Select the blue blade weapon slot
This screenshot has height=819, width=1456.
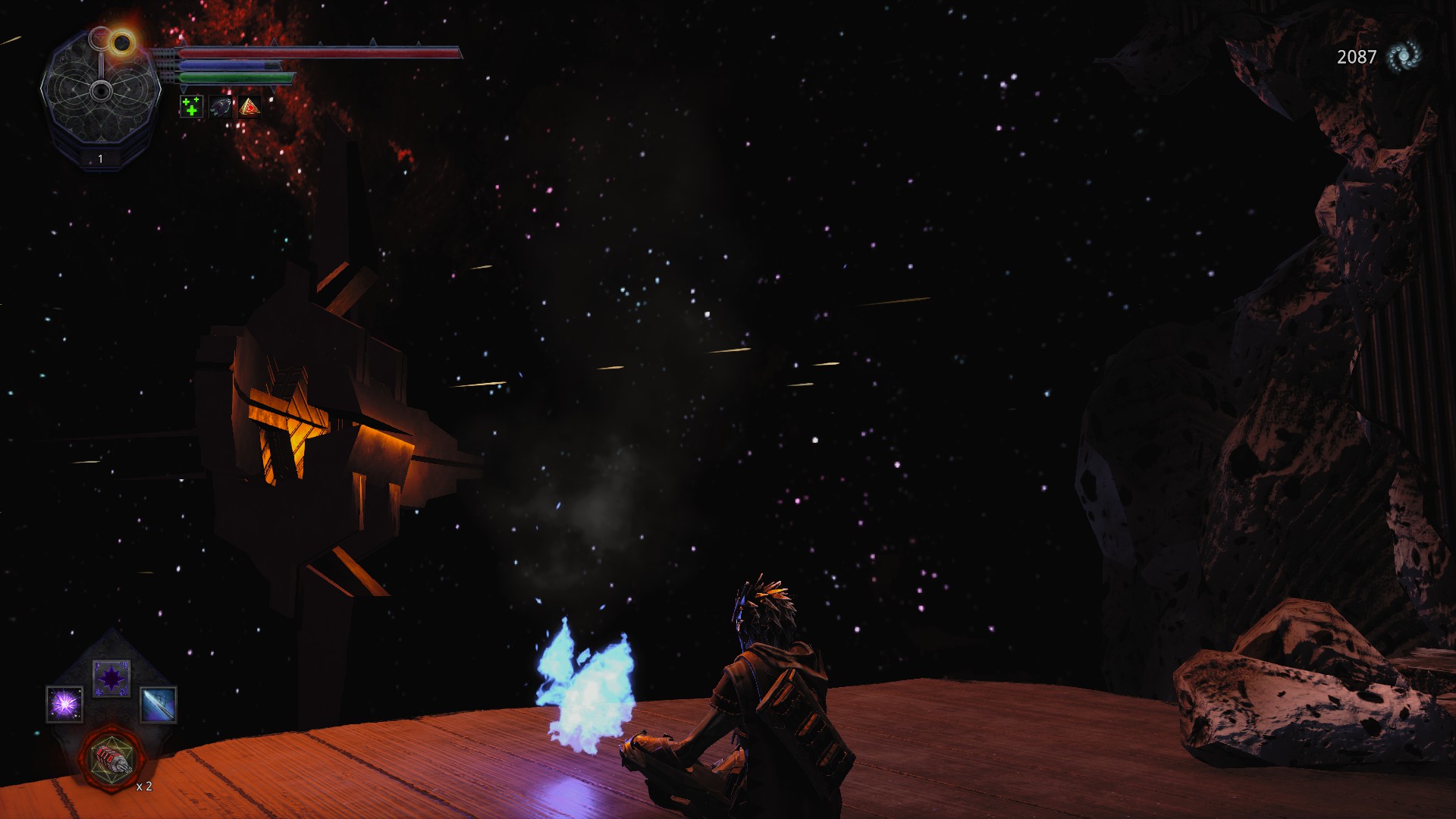coord(158,704)
